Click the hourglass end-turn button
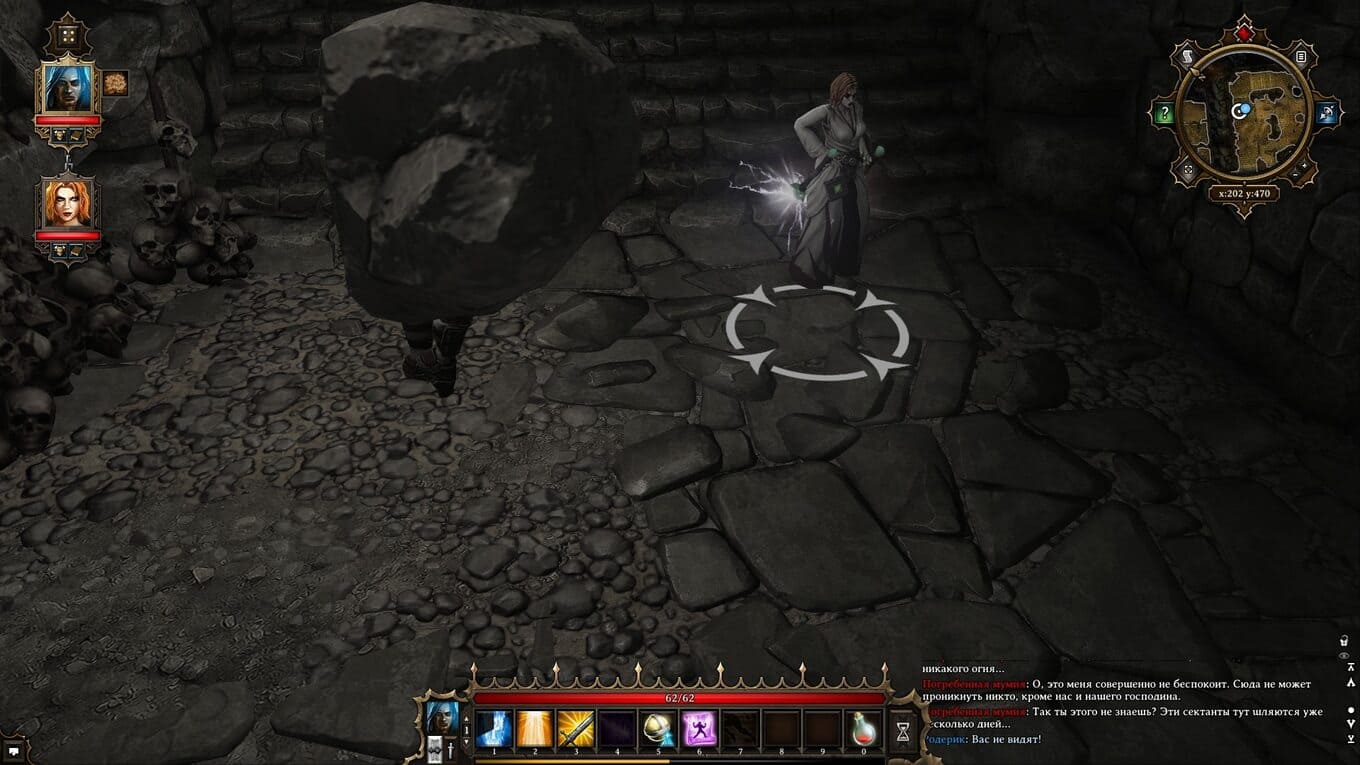The width and height of the screenshot is (1360, 765). 903,731
